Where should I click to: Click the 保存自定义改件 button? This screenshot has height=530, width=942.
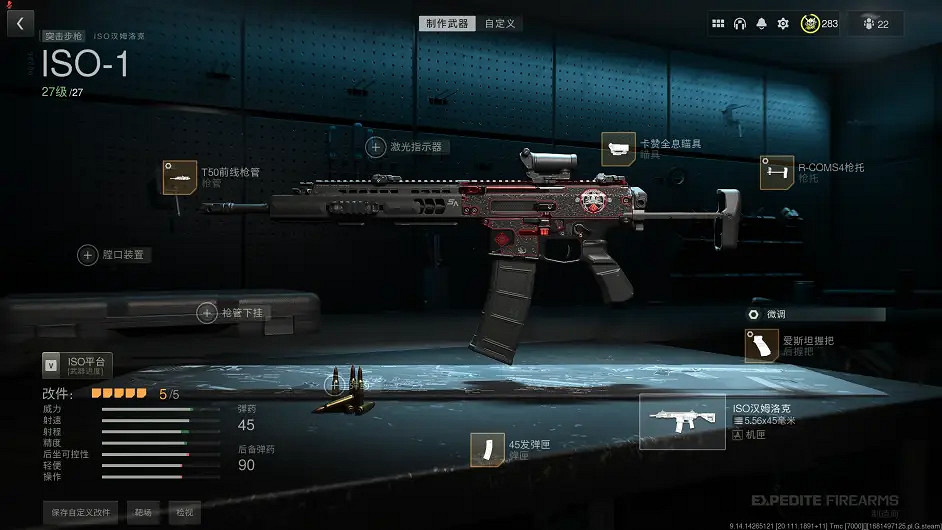(x=82, y=512)
